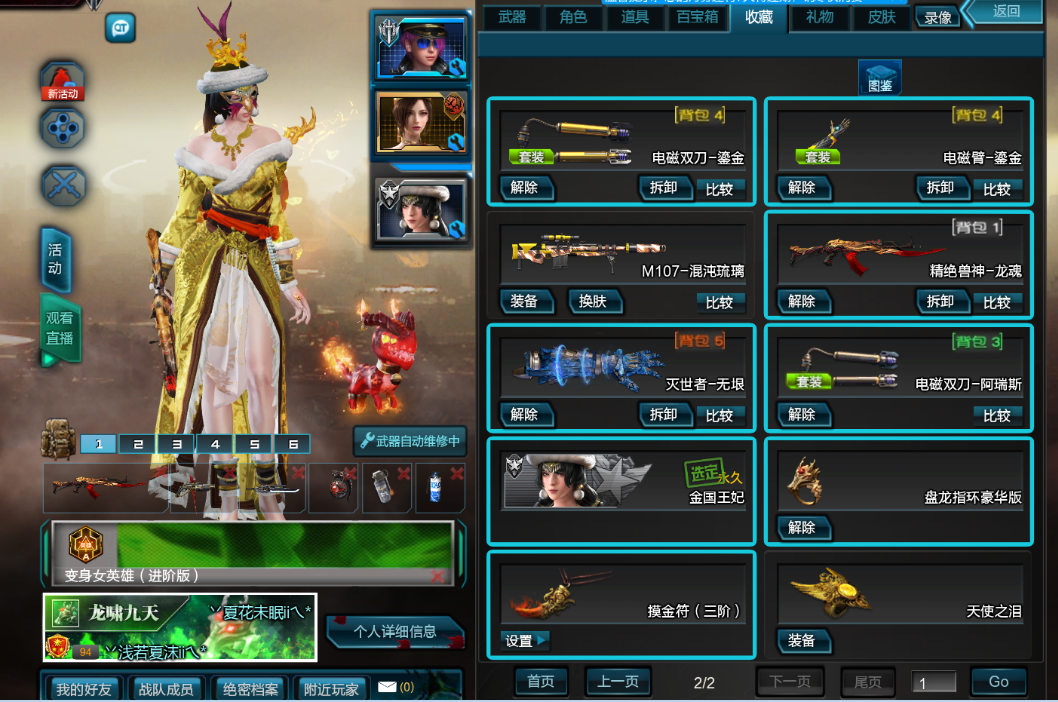Open the 录像 recording button
This screenshot has height=702, width=1058.
938,17
